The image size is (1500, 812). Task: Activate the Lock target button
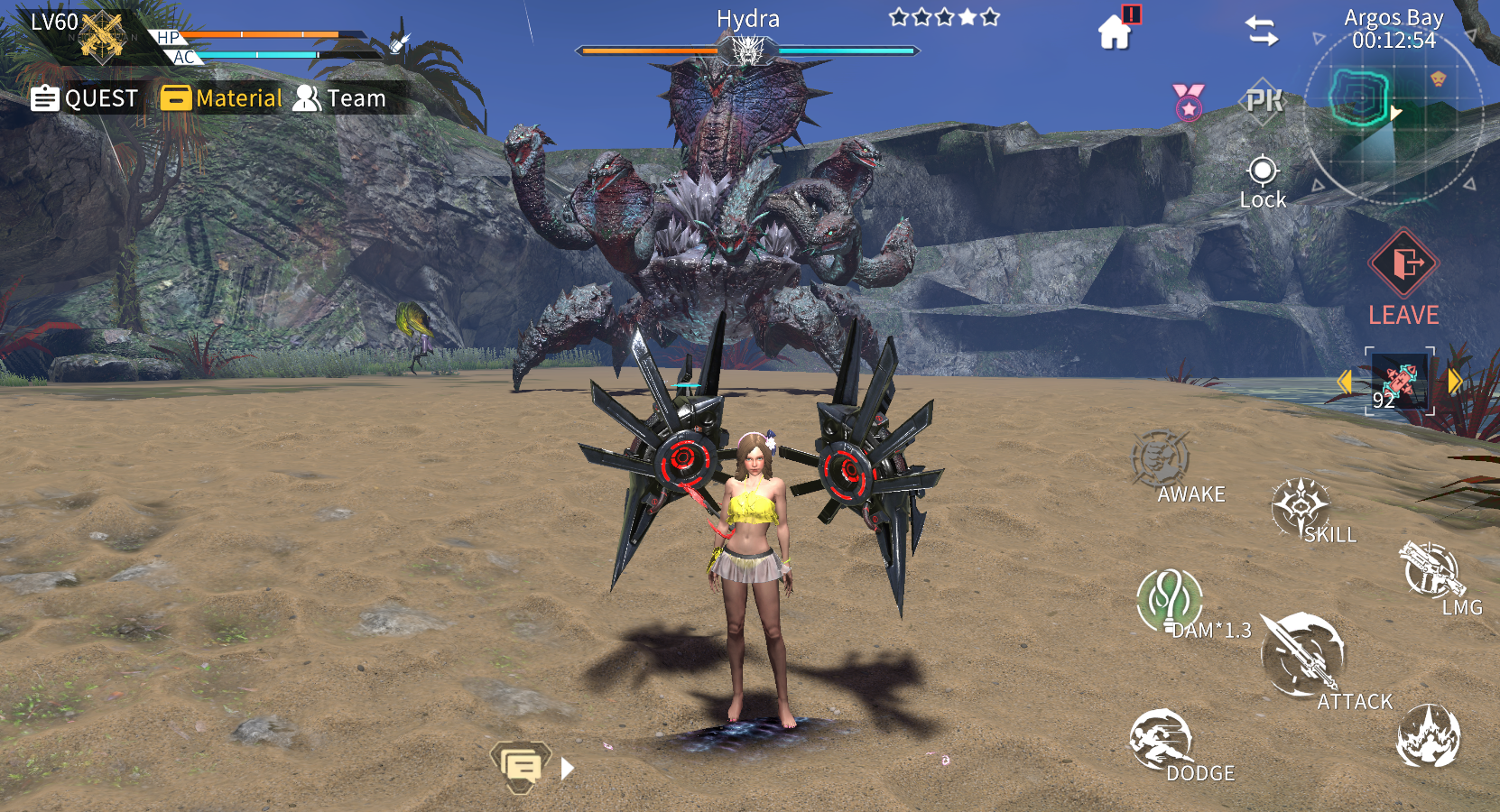1263,181
